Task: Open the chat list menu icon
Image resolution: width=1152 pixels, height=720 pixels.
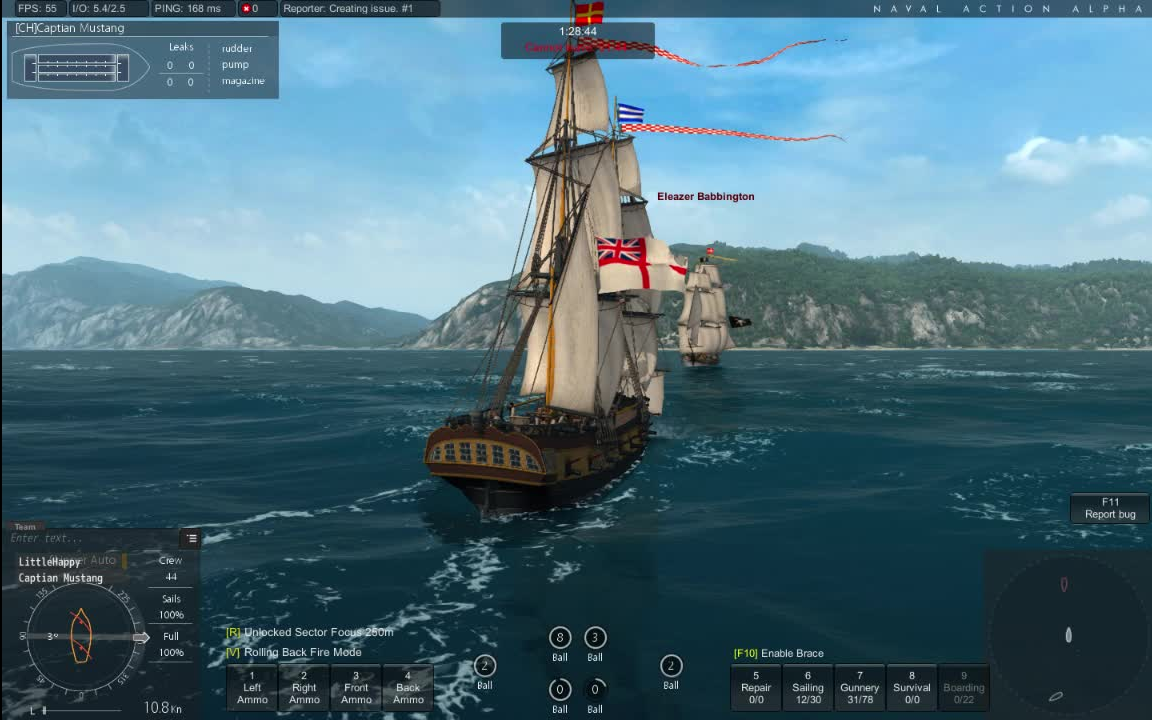Action: click(x=191, y=538)
